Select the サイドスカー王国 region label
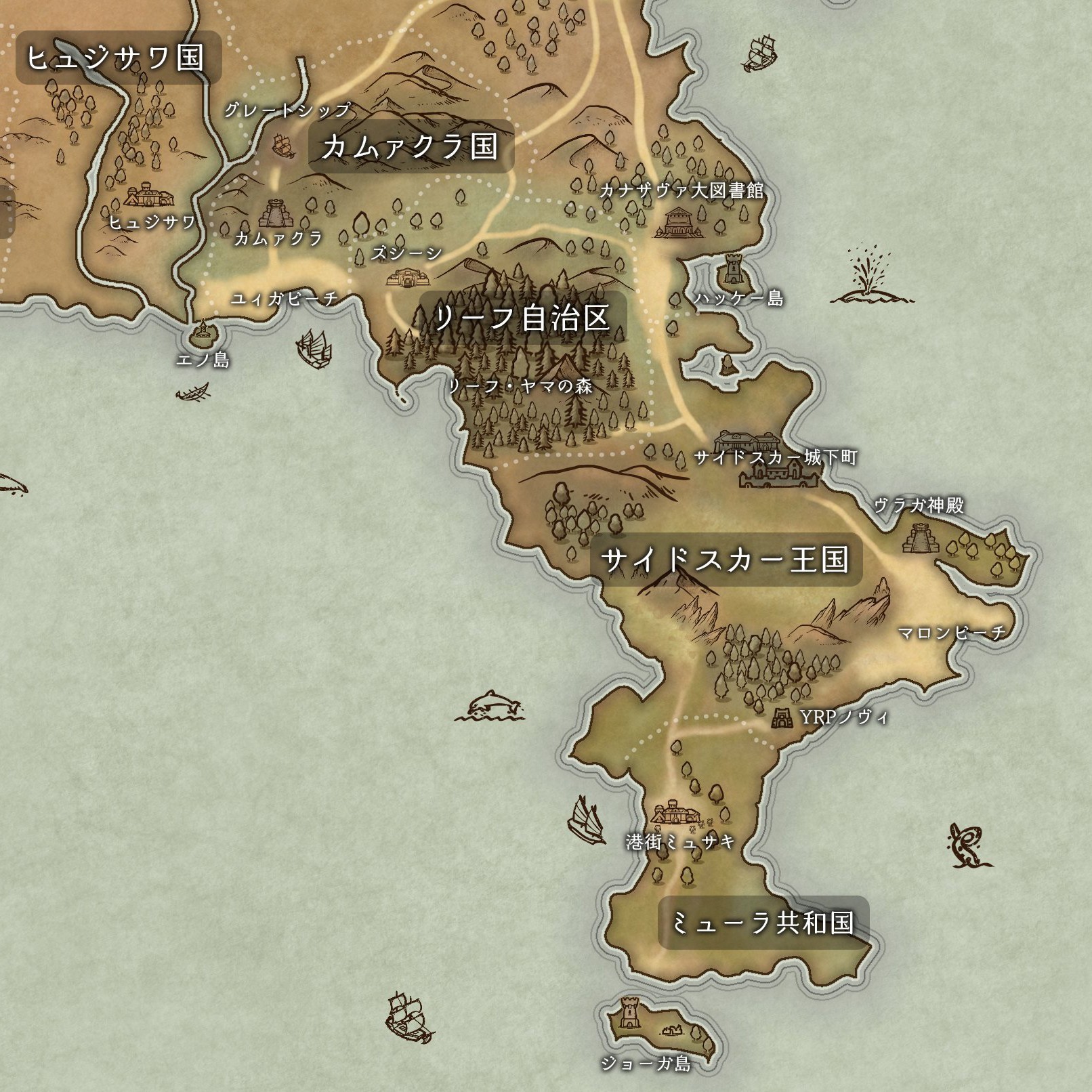 pos(726,560)
